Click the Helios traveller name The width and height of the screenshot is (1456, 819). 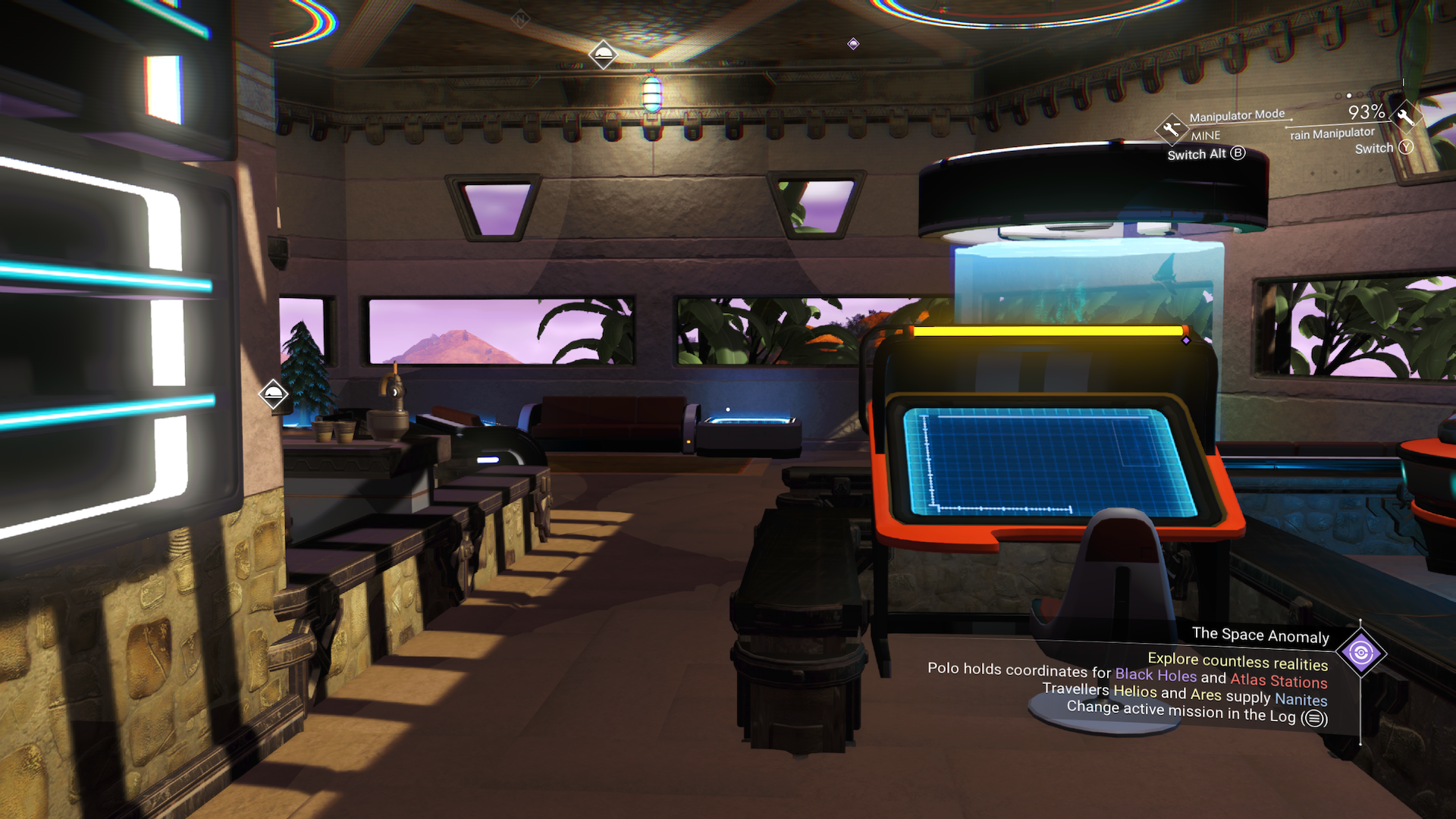coord(1135,692)
